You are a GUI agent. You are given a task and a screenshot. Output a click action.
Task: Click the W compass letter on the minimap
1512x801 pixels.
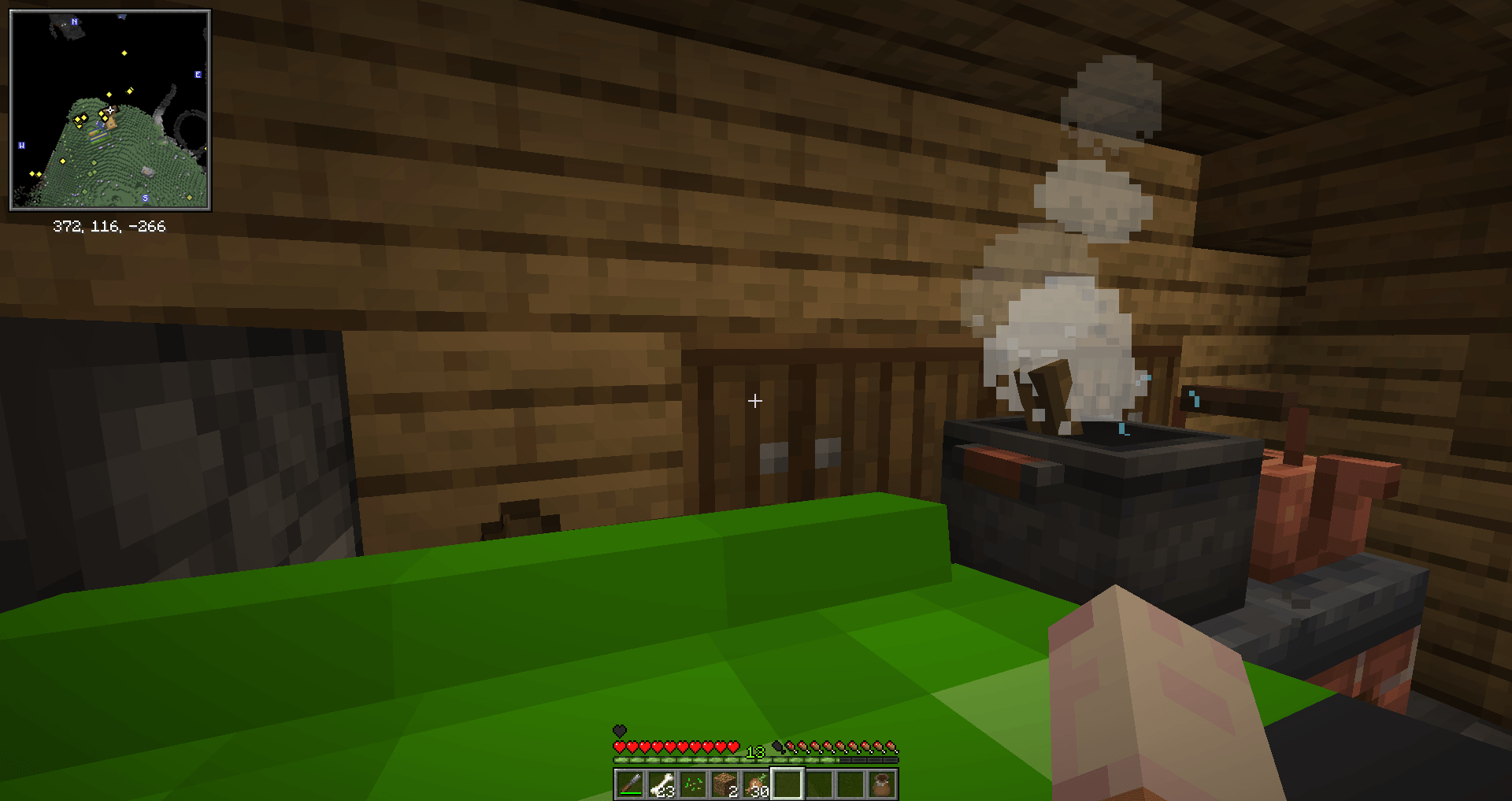(x=22, y=146)
